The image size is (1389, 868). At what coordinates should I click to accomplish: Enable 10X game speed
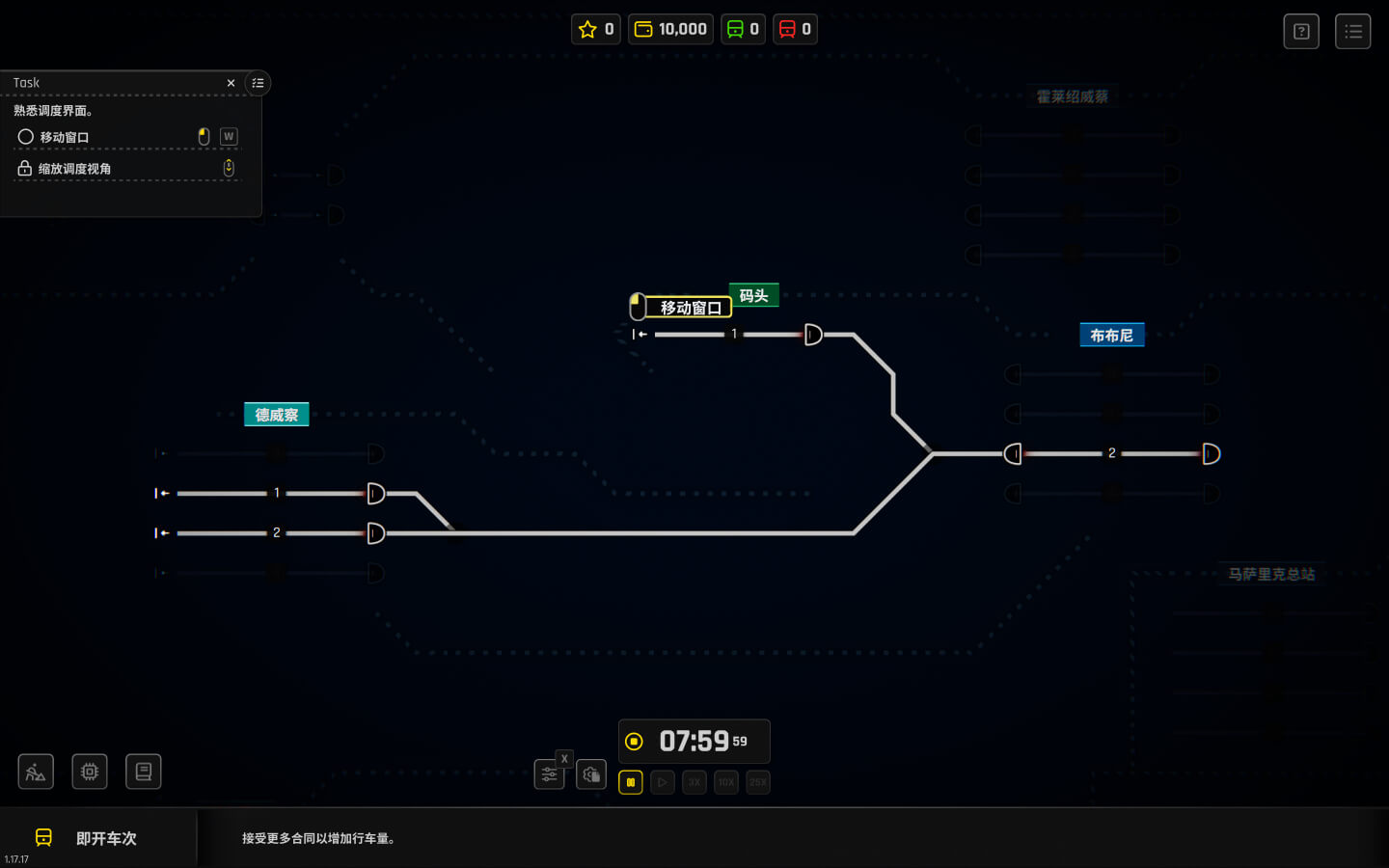725,782
